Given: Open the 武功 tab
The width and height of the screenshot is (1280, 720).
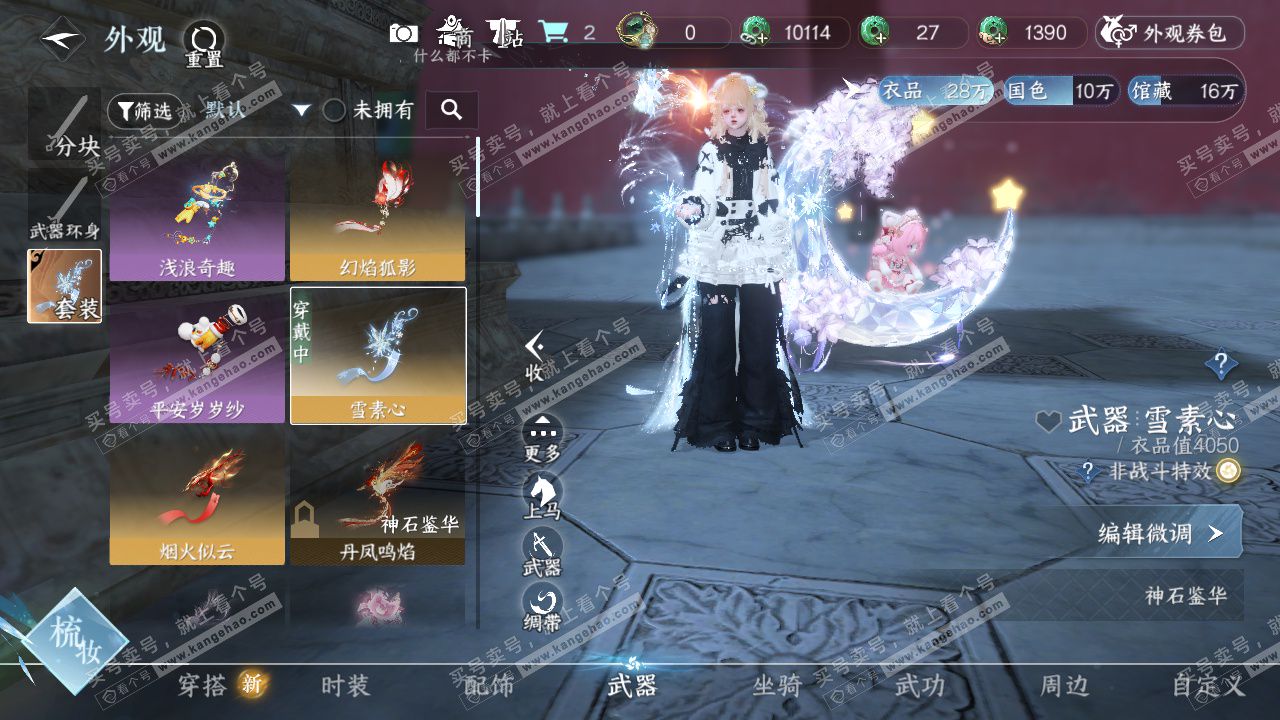Looking at the screenshot, I should 919,686.
